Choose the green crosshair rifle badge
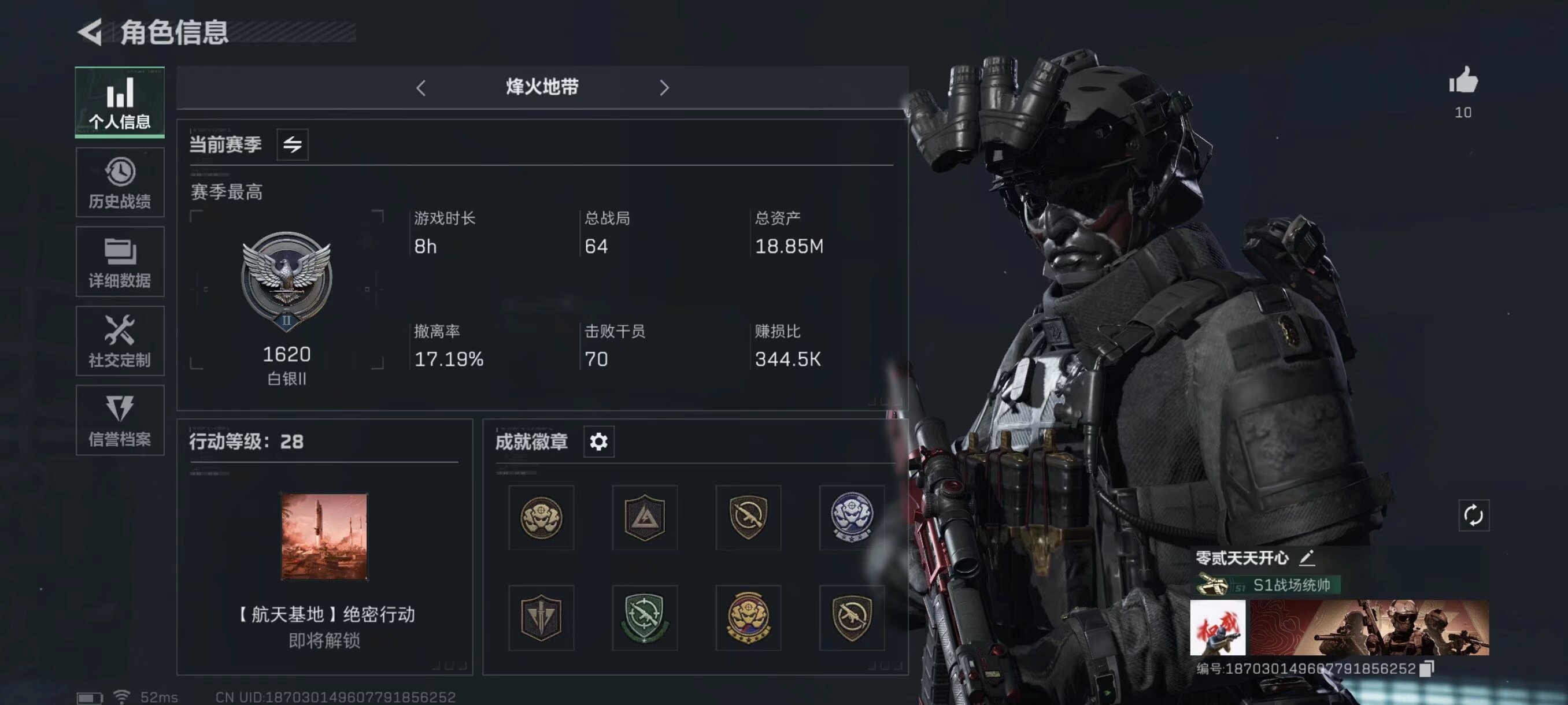This screenshot has height=705, width=1568. click(x=645, y=618)
